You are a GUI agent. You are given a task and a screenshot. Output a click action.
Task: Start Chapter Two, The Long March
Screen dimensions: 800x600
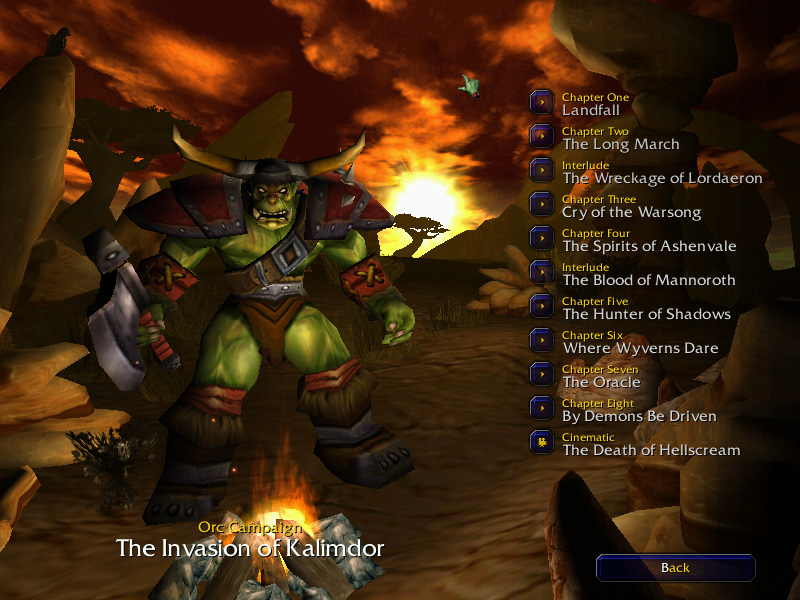click(x=542, y=136)
